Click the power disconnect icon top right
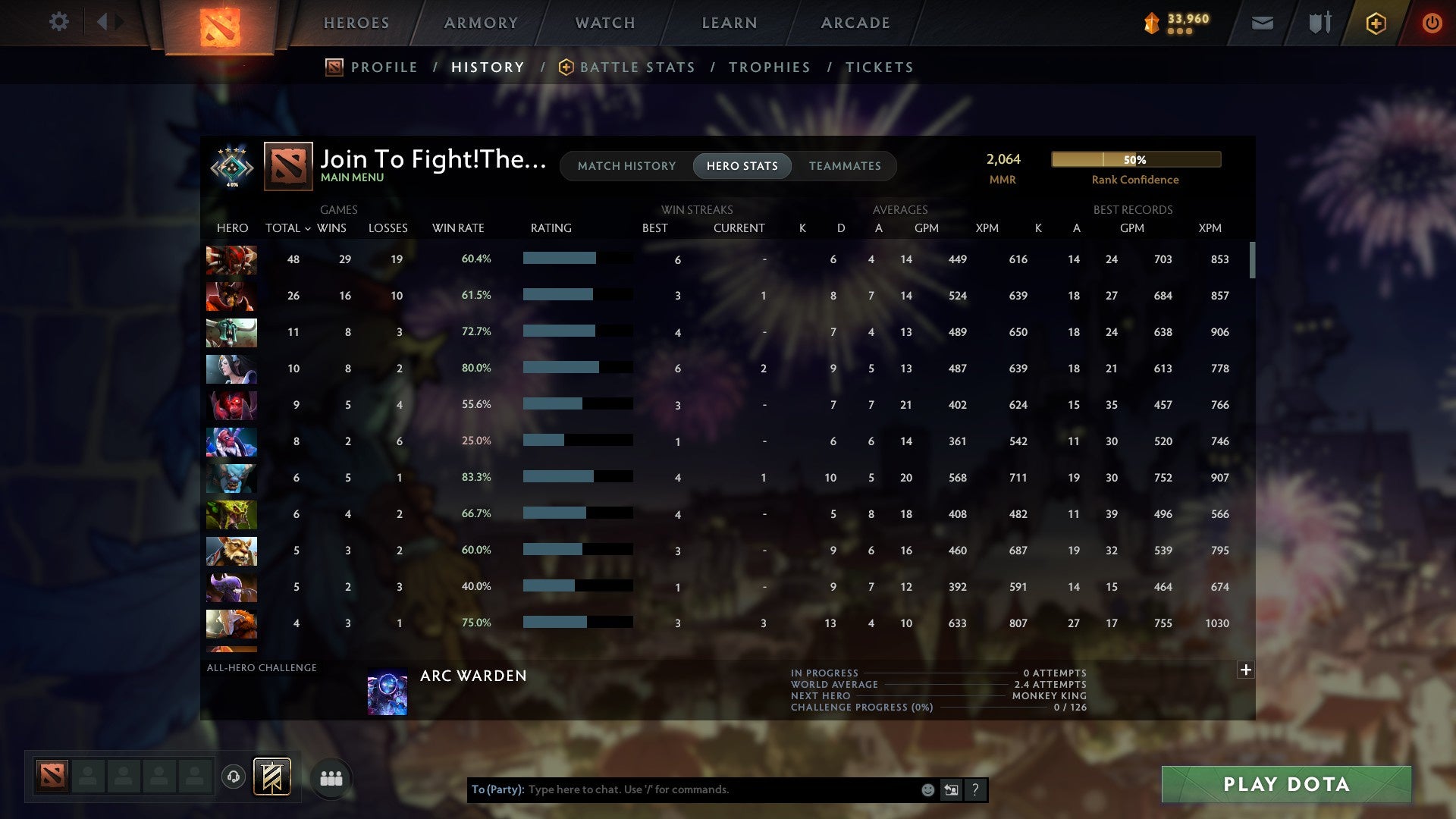Screen dimensions: 1456x819 point(1432,23)
